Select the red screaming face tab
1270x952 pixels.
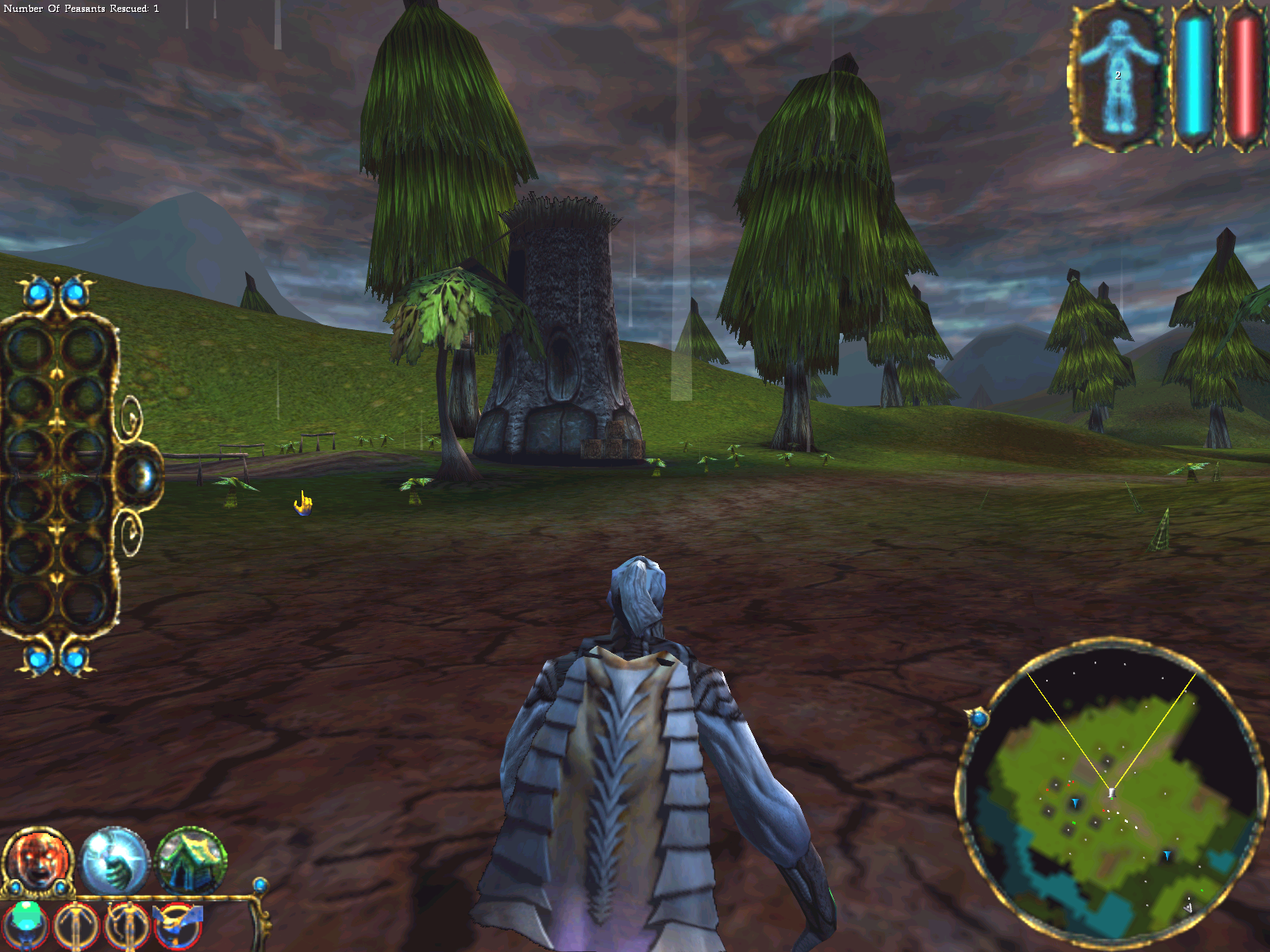click(x=37, y=861)
